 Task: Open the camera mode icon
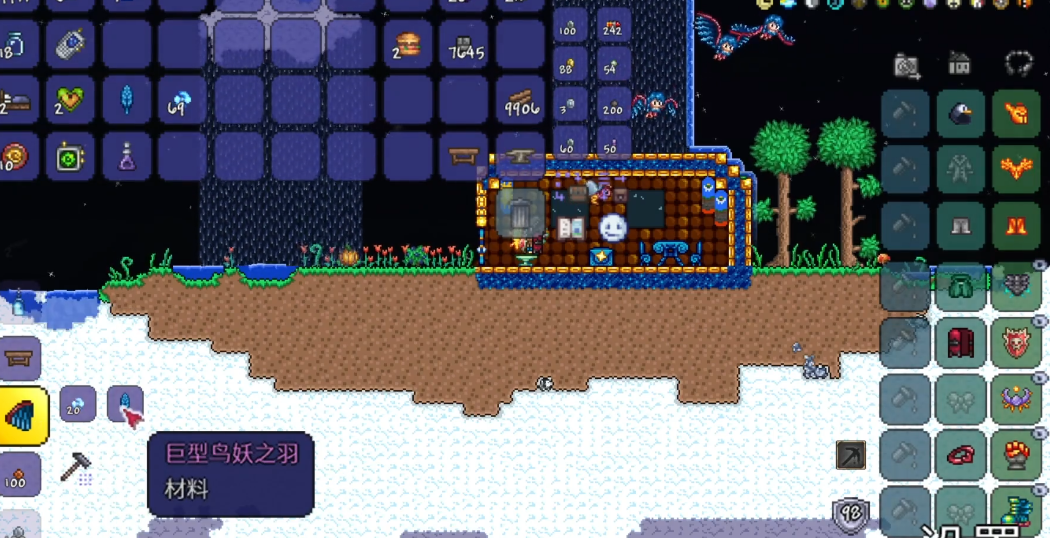click(x=907, y=66)
